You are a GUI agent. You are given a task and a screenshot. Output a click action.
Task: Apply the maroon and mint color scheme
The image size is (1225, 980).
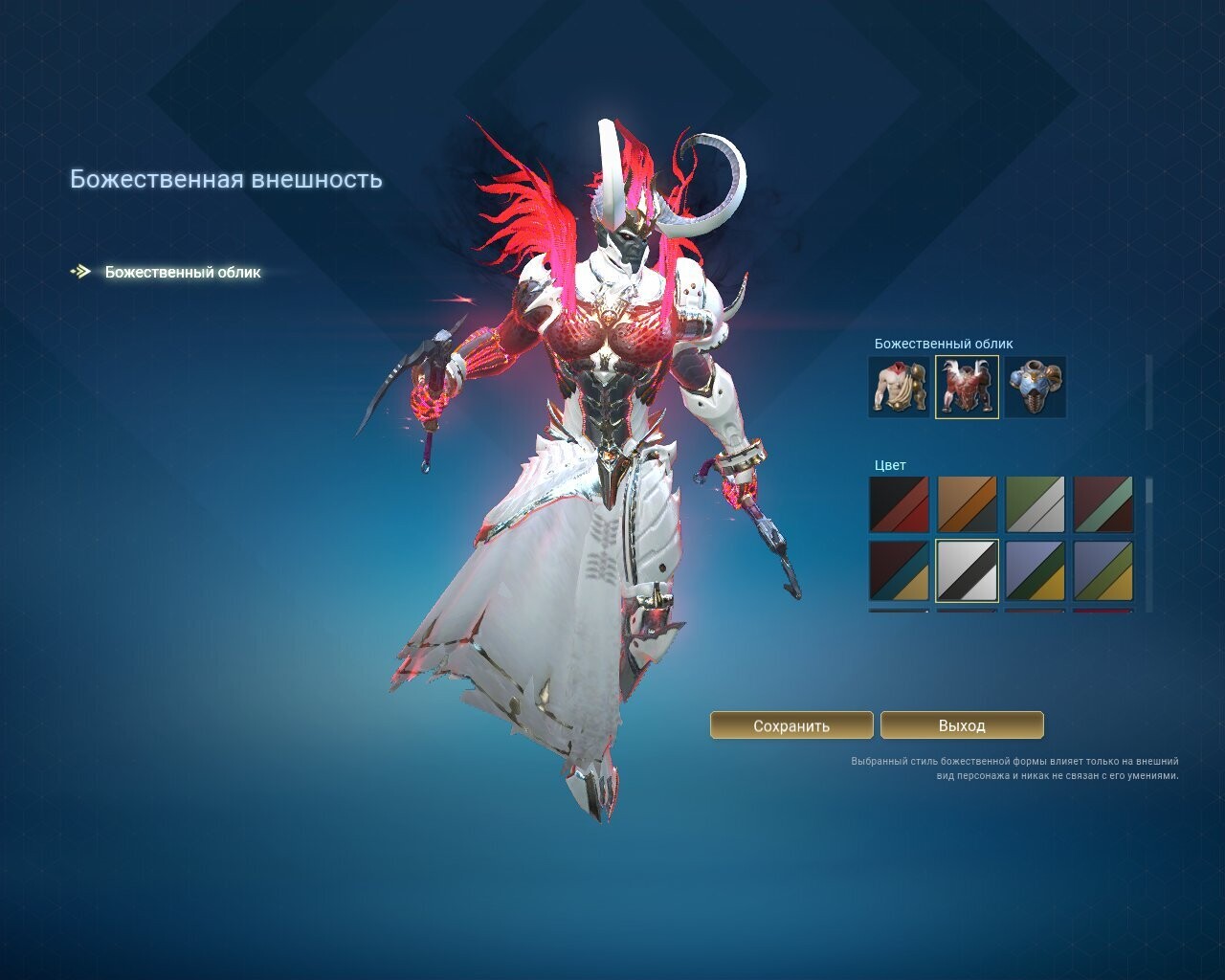(1103, 504)
